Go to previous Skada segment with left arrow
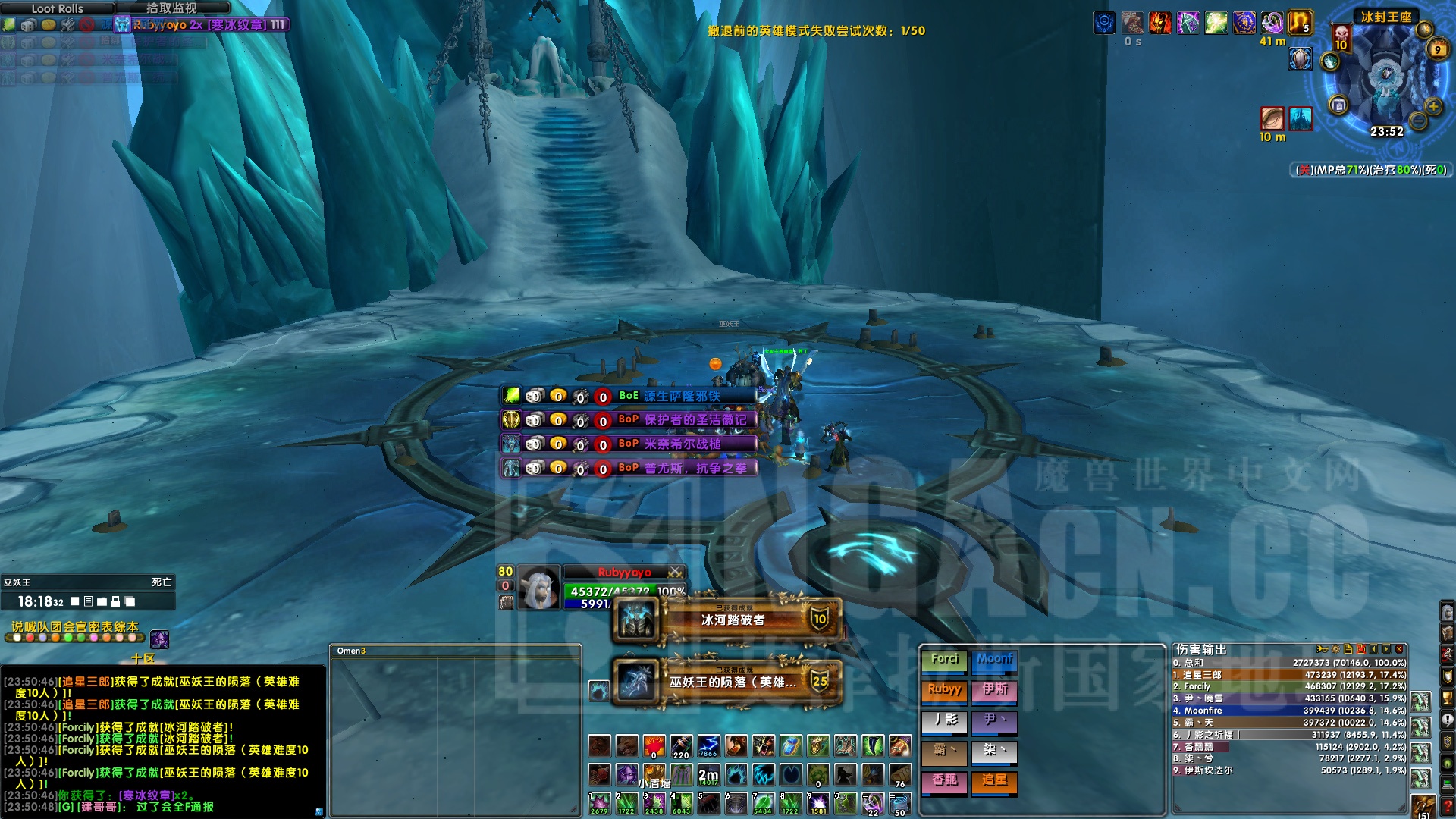This screenshot has width=1456, height=819. point(1375,649)
